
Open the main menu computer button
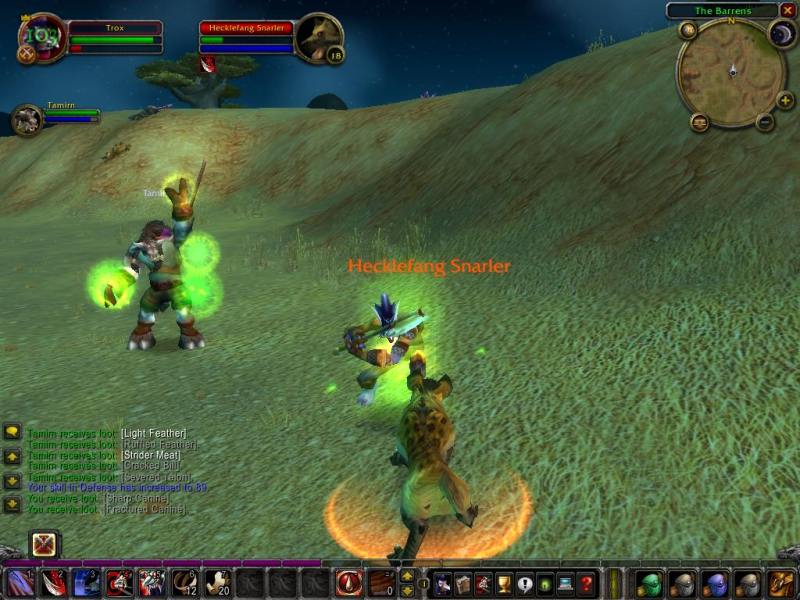[566, 583]
